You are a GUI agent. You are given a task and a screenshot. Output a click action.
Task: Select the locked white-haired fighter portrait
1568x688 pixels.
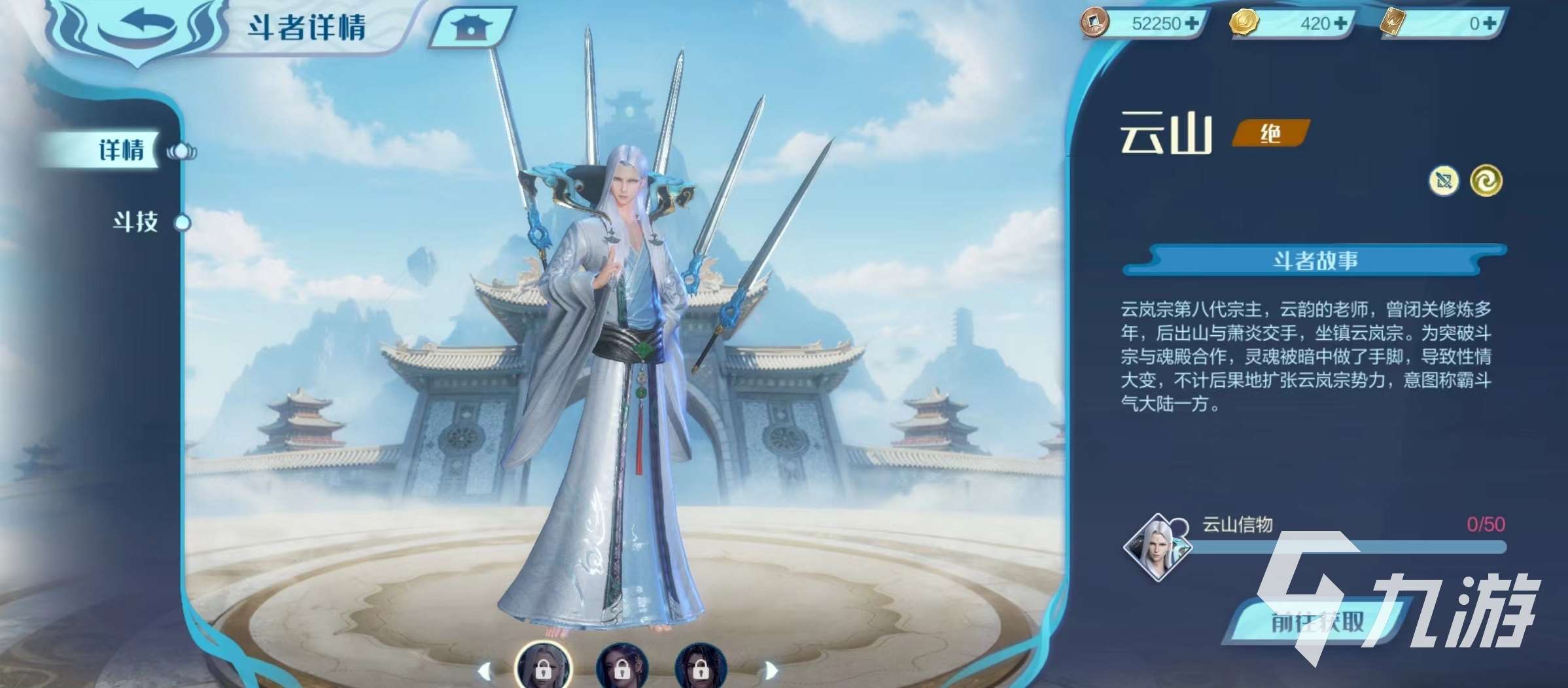tap(543, 668)
